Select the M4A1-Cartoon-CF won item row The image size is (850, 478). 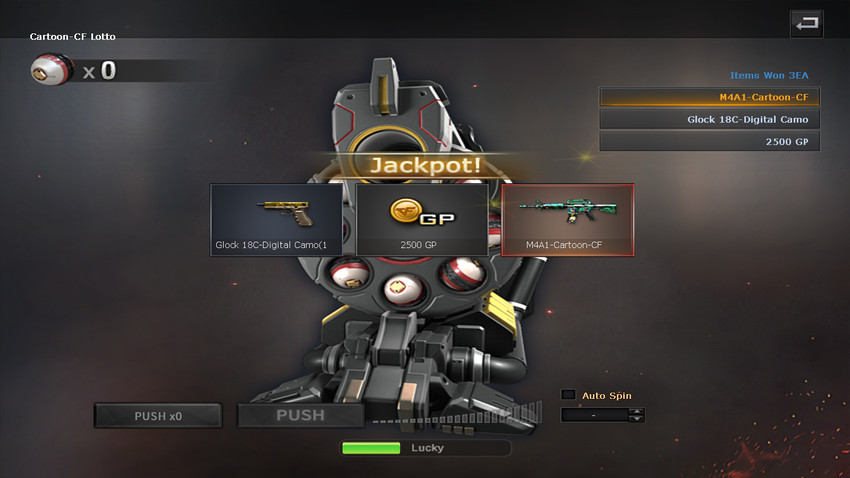710,97
